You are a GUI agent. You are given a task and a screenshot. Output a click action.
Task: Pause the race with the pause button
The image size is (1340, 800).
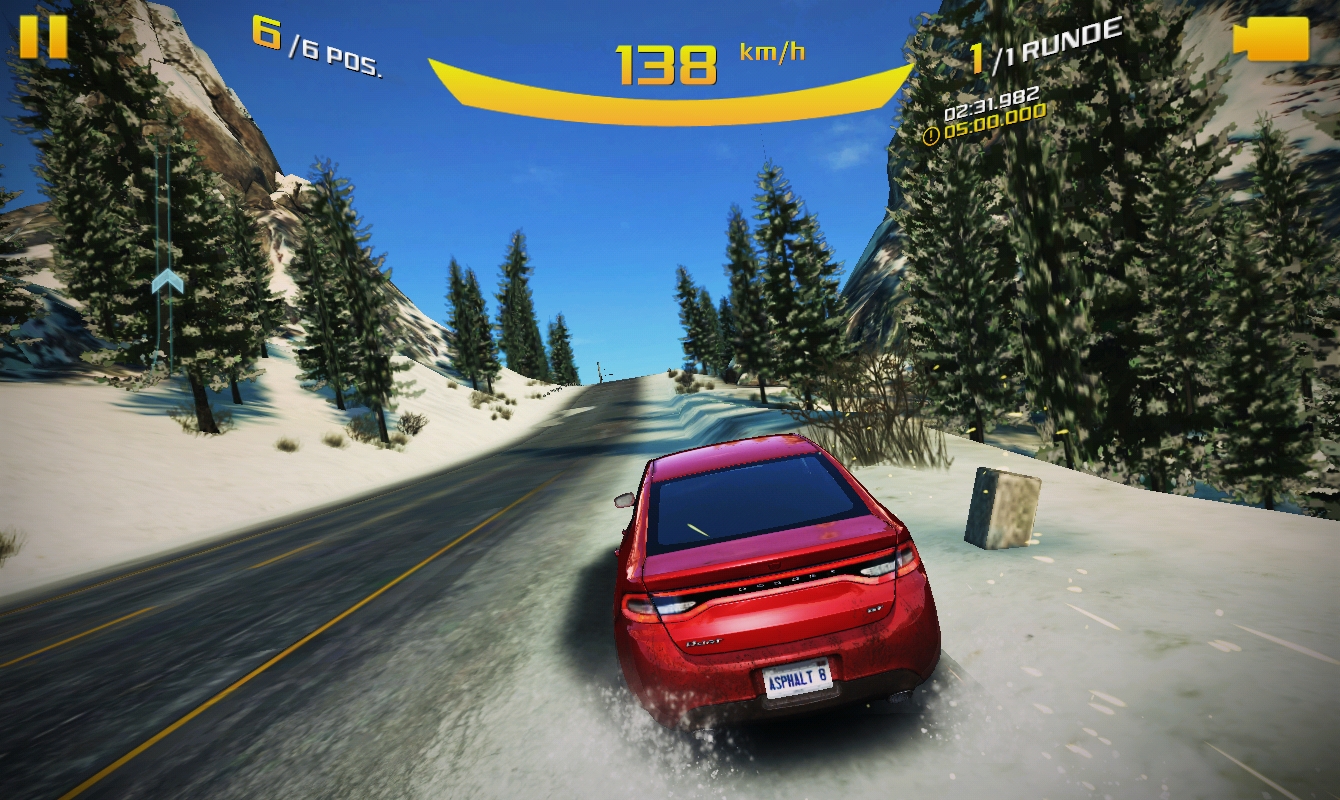(43, 37)
